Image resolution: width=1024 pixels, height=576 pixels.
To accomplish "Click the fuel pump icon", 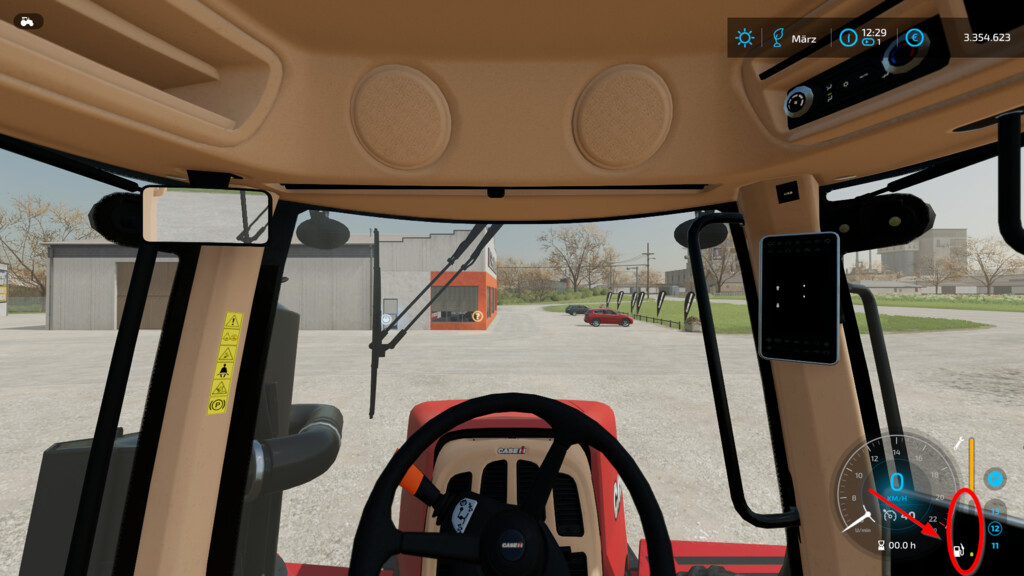I will point(958,550).
